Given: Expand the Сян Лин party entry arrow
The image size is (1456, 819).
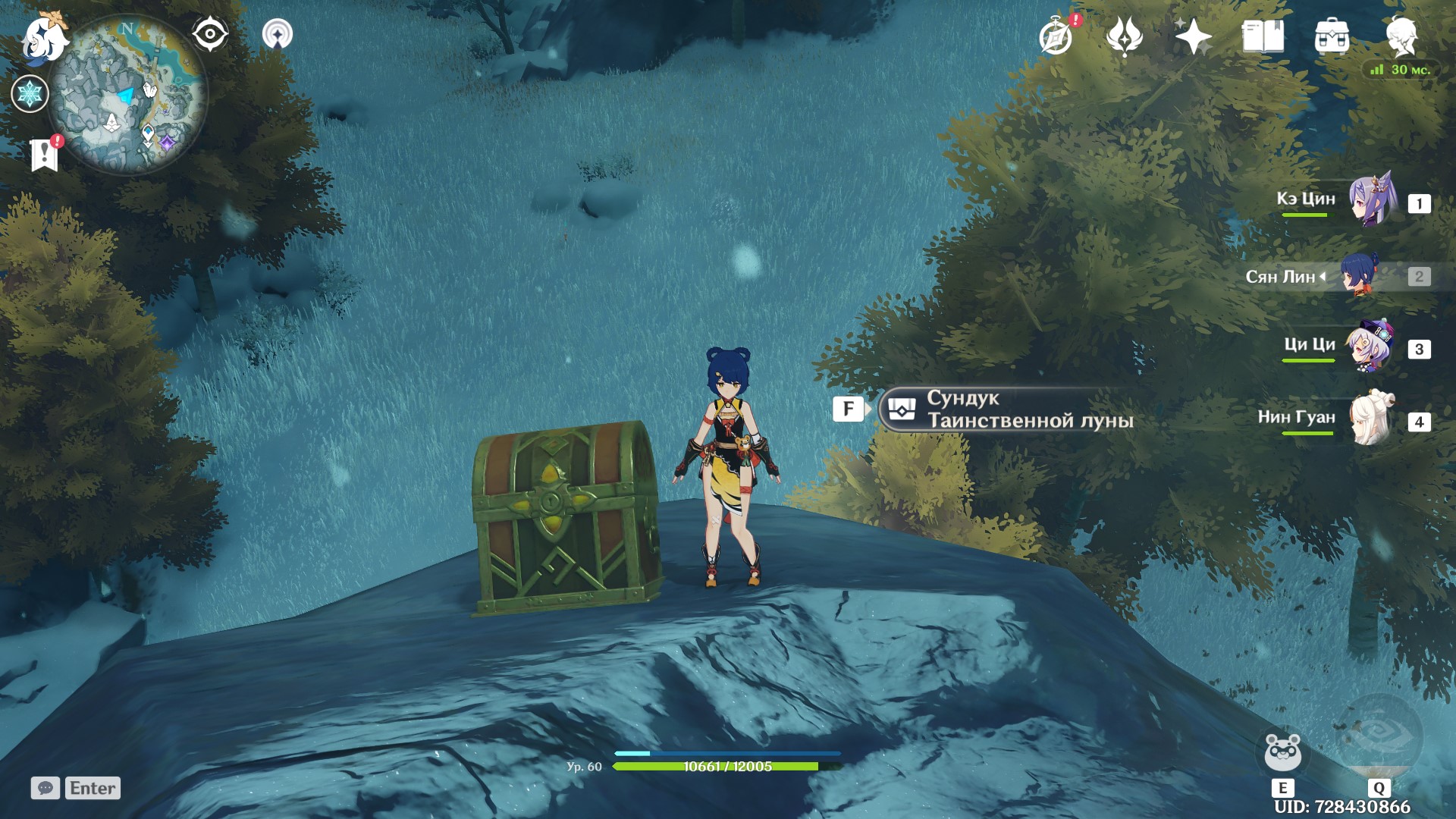Looking at the screenshot, I should (1323, 276).
